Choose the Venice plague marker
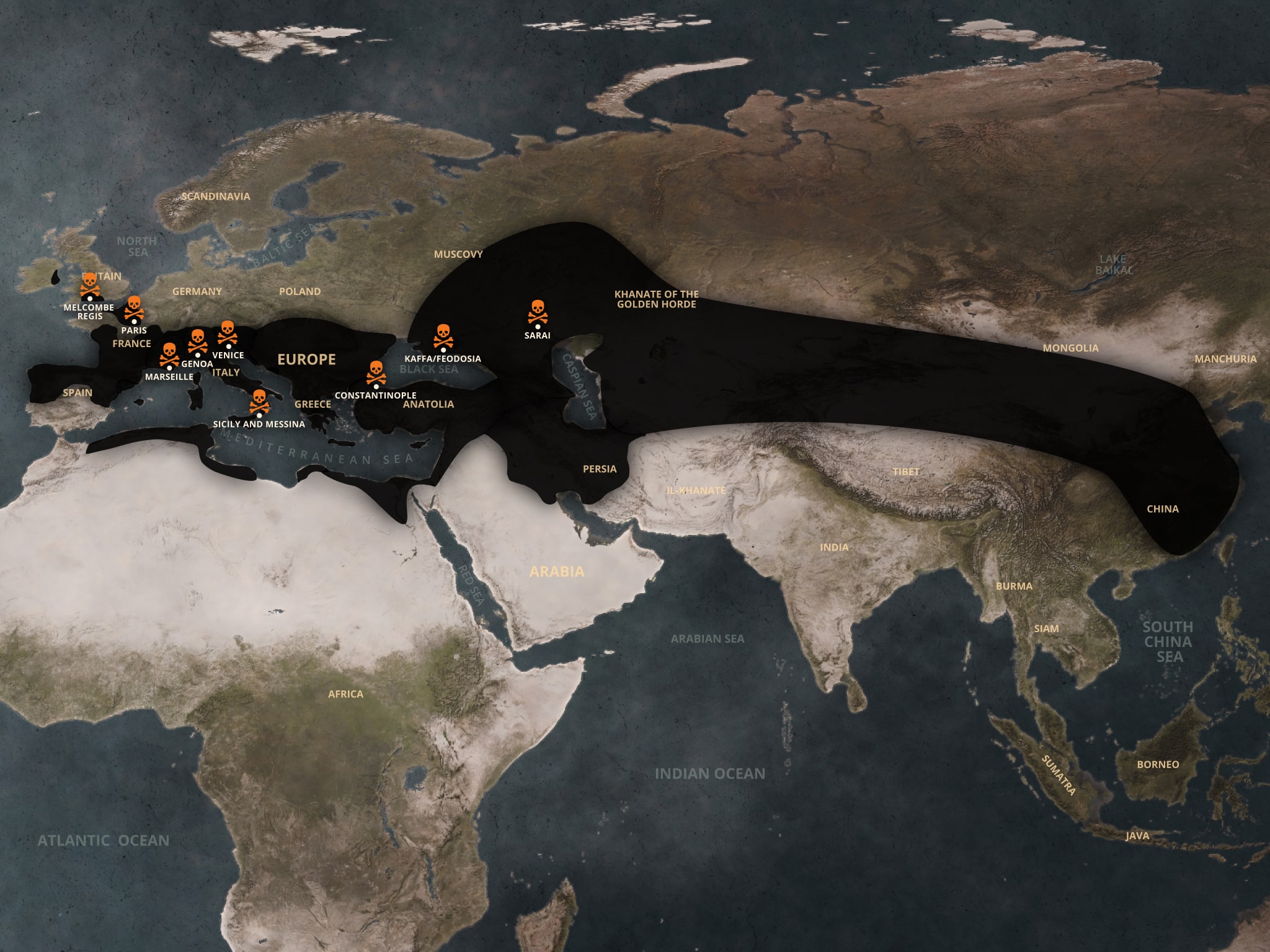This screenshot has height=952, width=1270. coord(228,333)
